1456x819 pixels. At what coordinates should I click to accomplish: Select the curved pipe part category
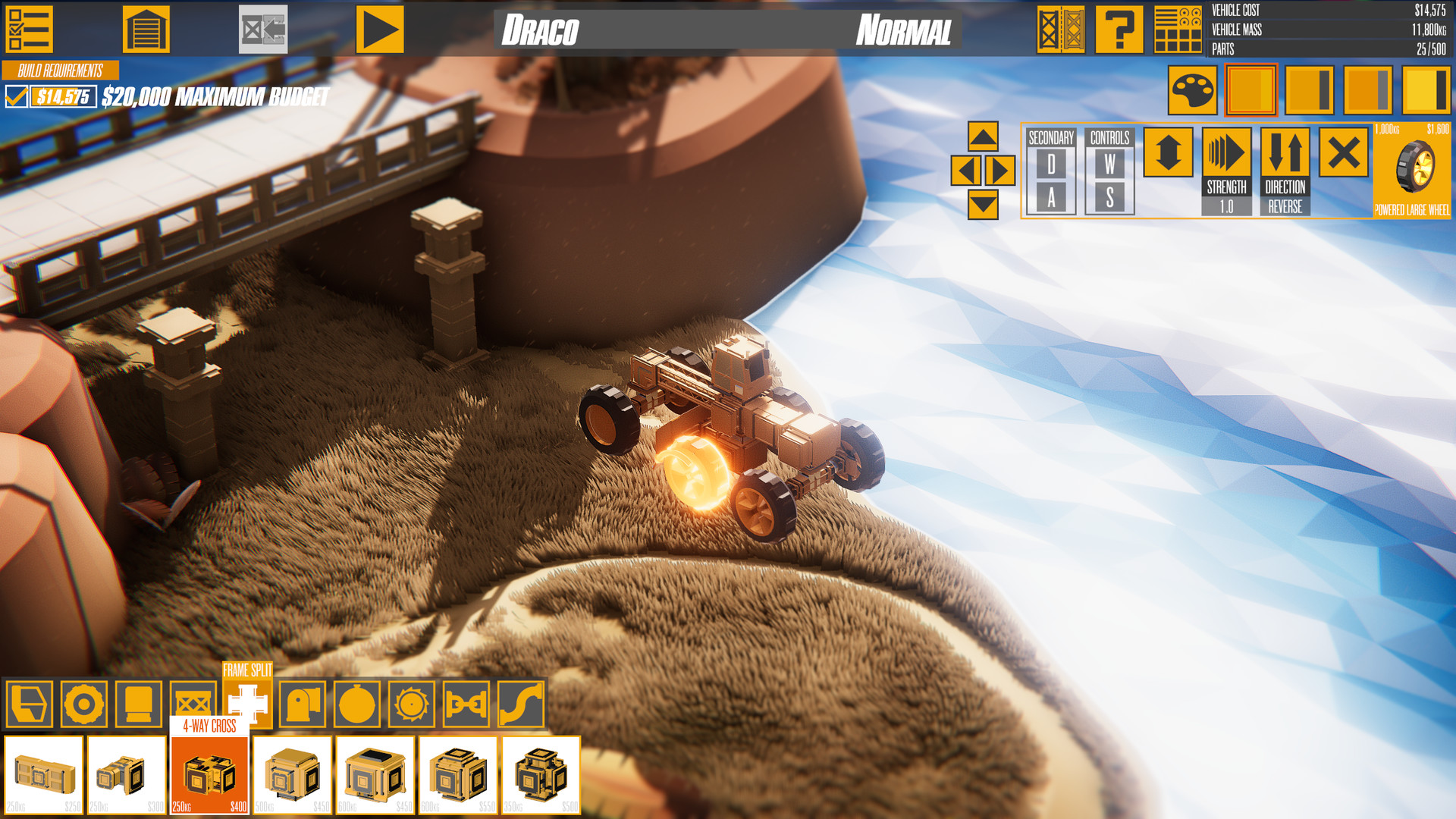click(520, 704)
